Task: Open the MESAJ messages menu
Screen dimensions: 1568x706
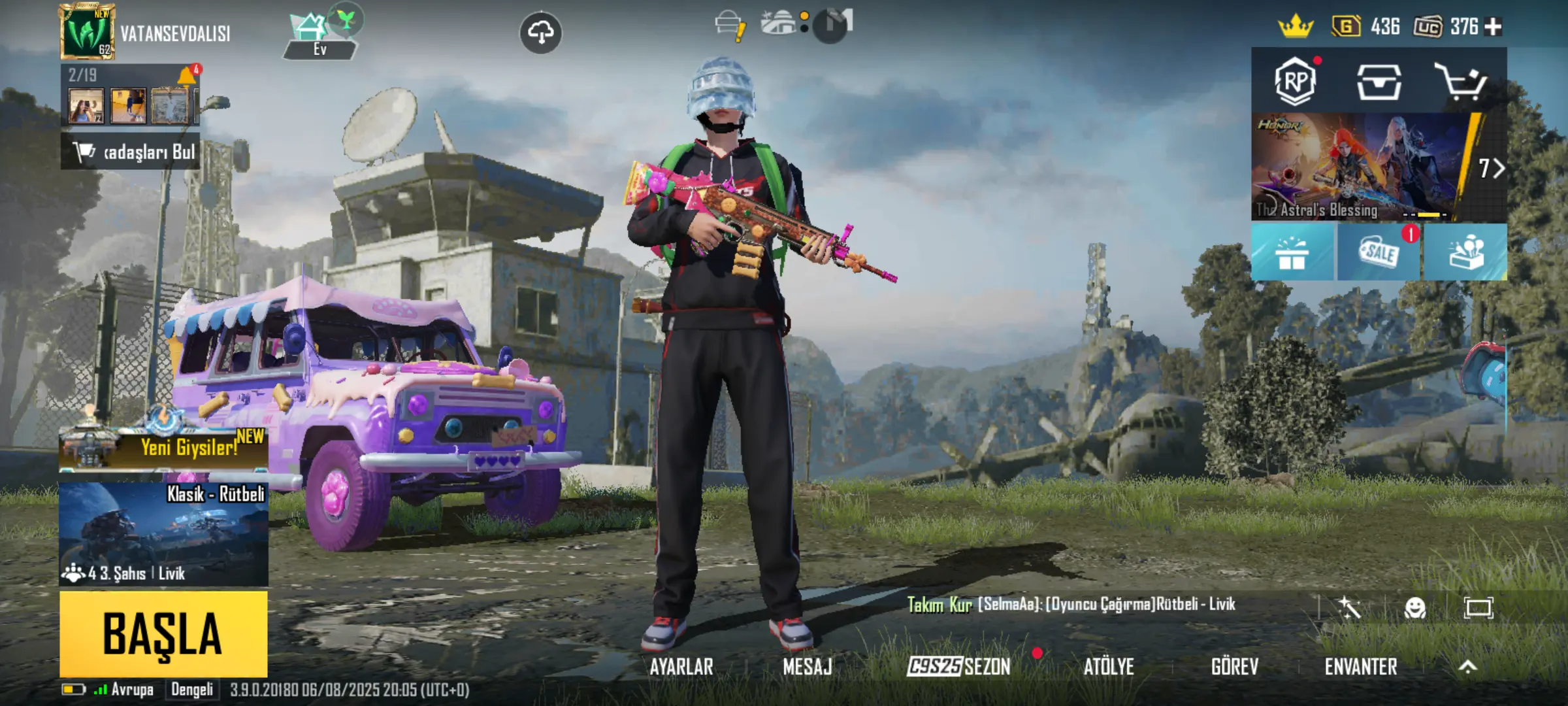Action: (808, 667)
